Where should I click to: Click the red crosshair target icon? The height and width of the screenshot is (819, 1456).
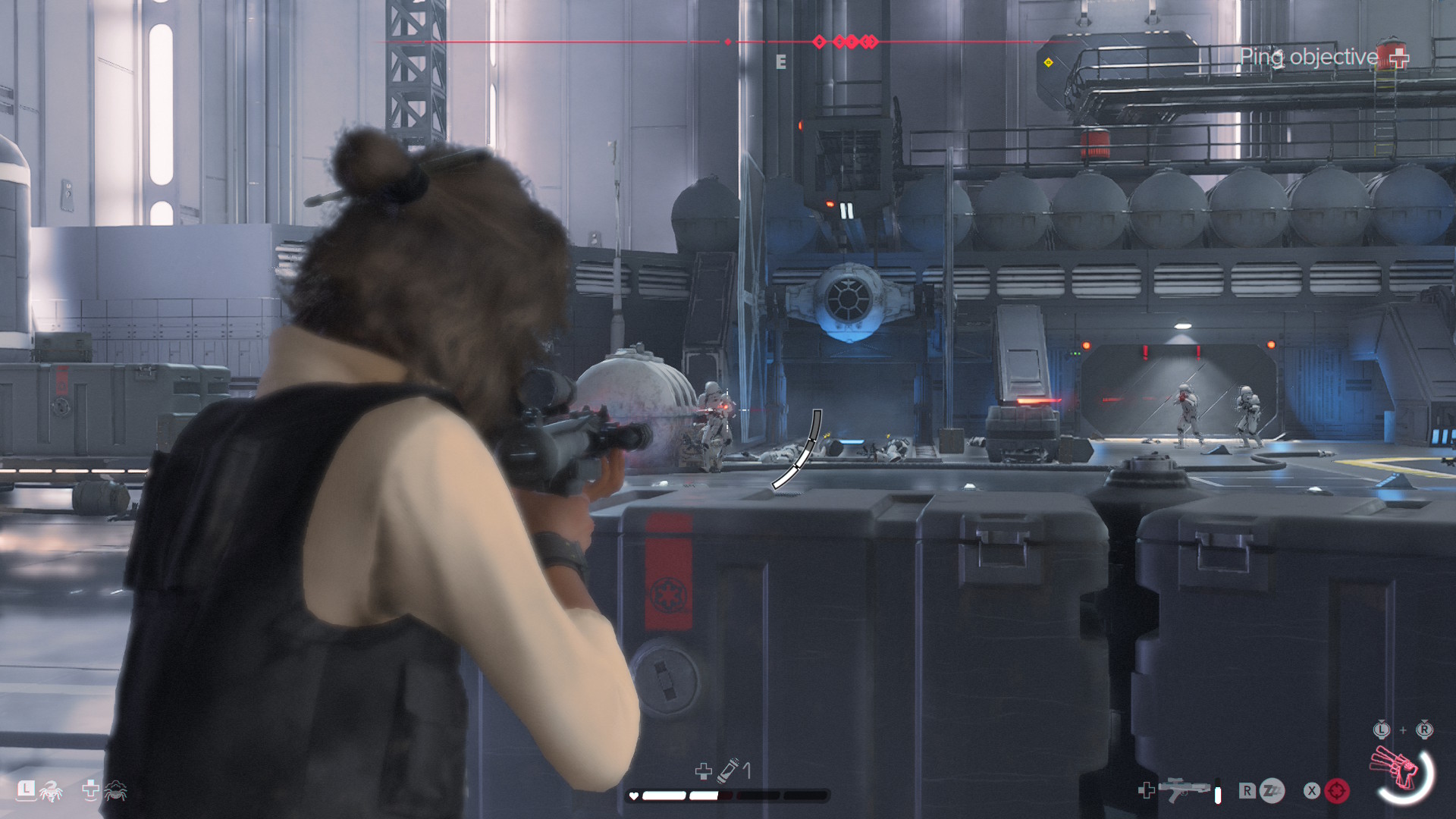1337,791
